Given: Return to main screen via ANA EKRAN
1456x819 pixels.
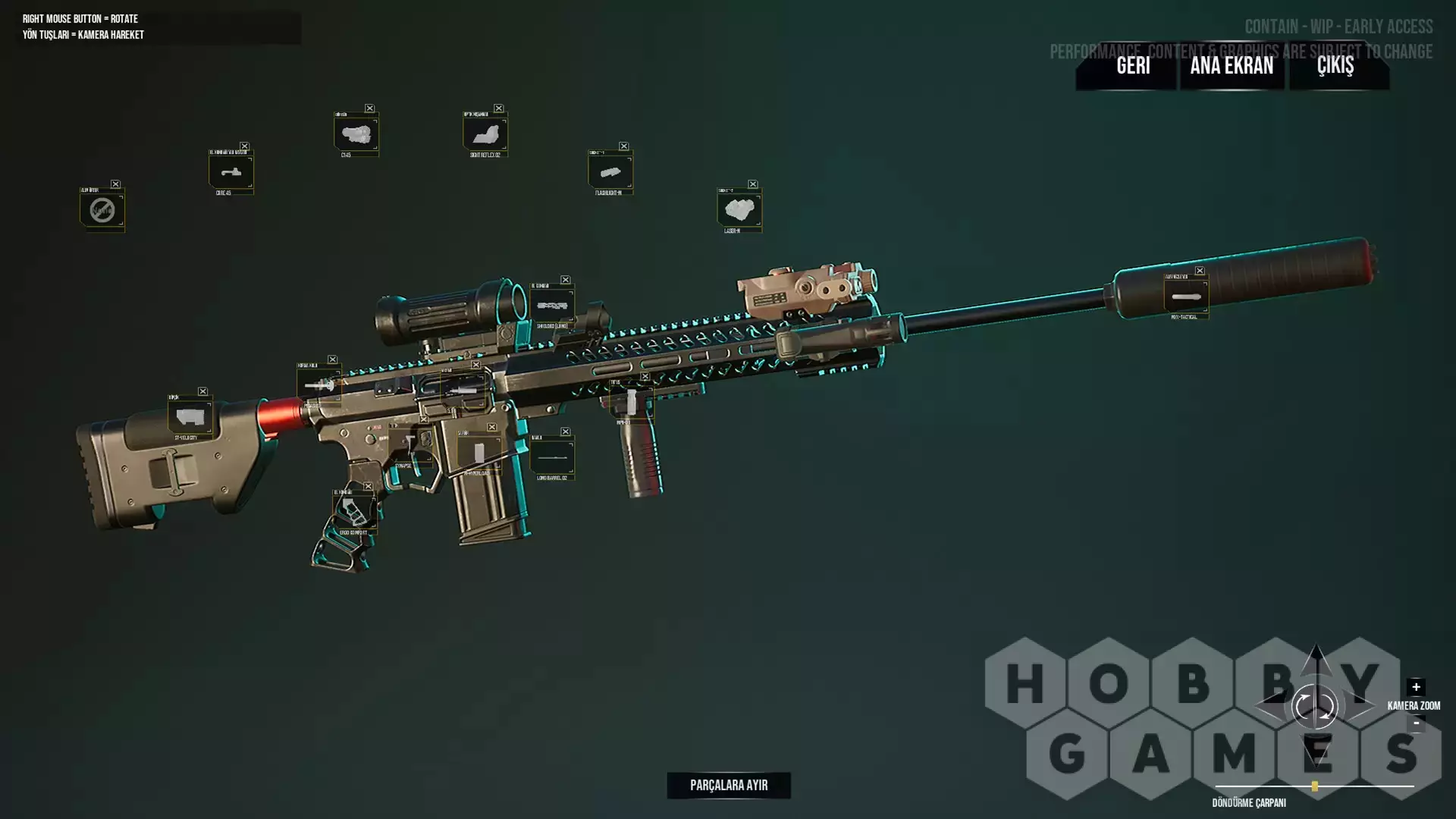Looking at the screenshot, I should coord(1232,66).
